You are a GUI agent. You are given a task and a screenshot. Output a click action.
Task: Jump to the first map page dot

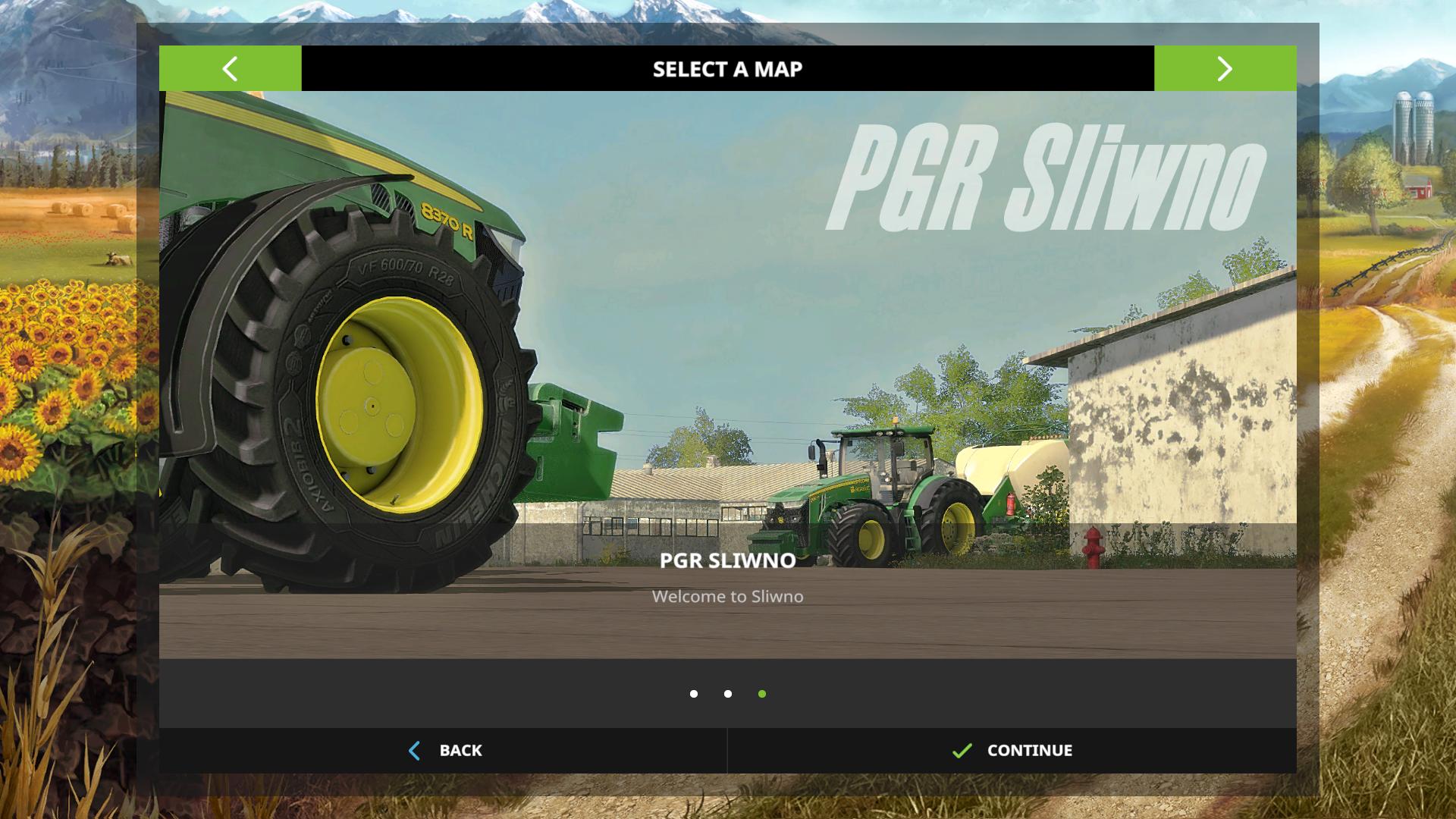coord(694,694)
